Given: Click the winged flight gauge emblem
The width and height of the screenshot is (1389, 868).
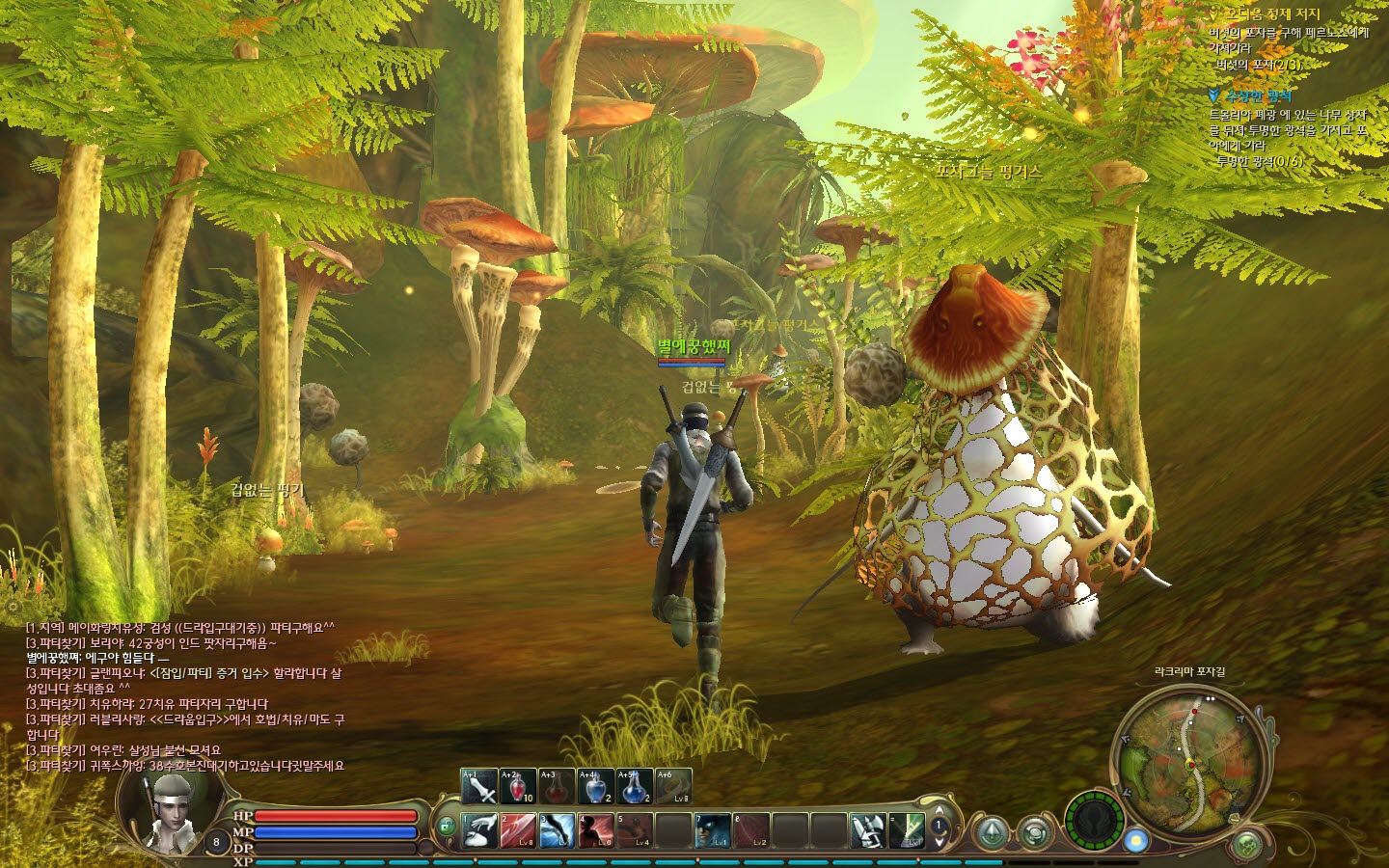Looking at the screenshot, I should [x=1094, y=821].
